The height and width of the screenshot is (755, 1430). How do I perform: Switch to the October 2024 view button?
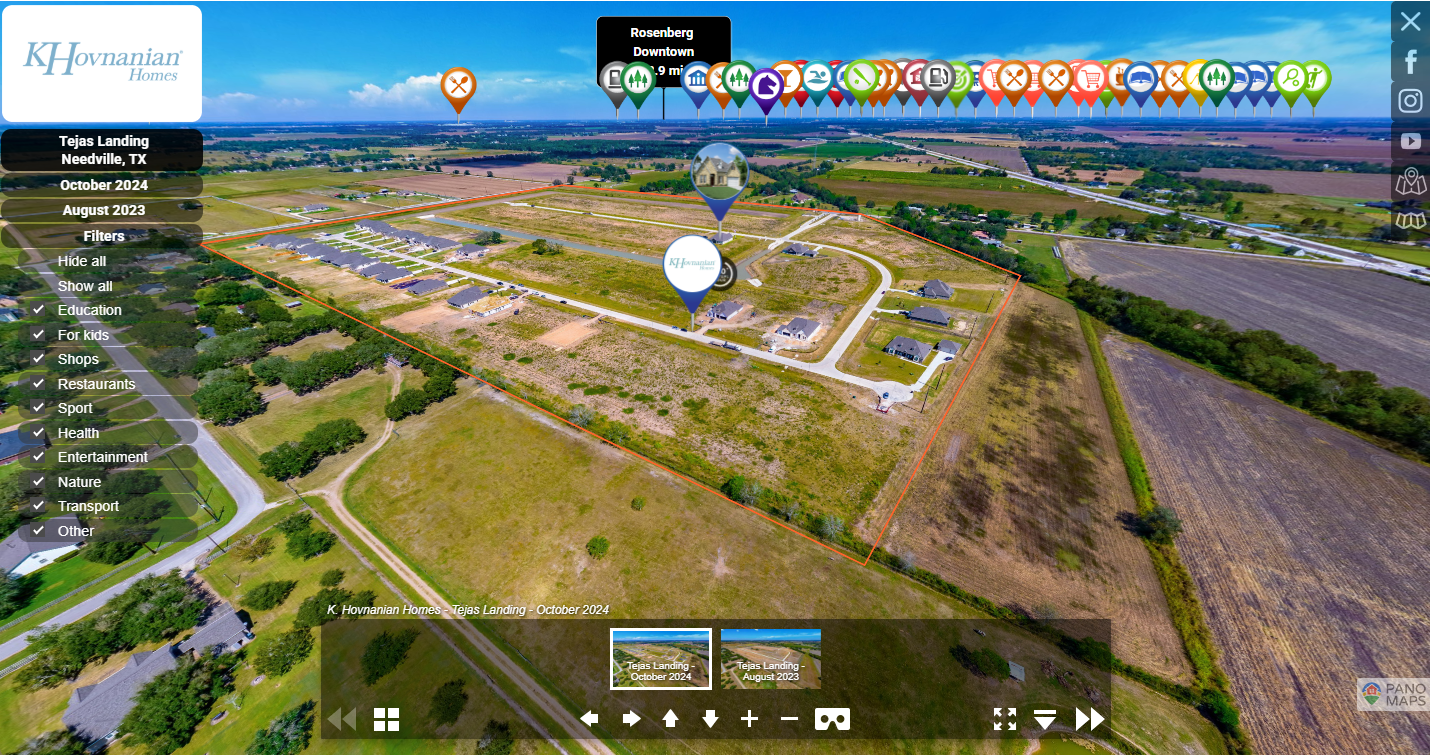coord(103,185)
